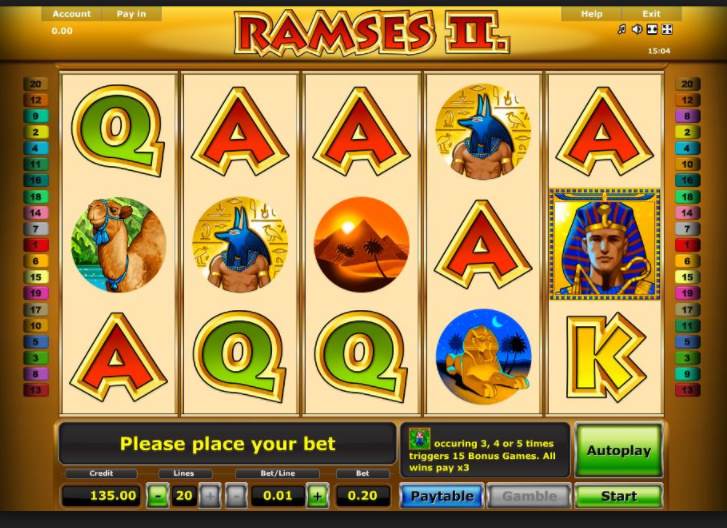The image size is (727, 528).
Task: Toggle the music note icon
Action: coord(622,30)
